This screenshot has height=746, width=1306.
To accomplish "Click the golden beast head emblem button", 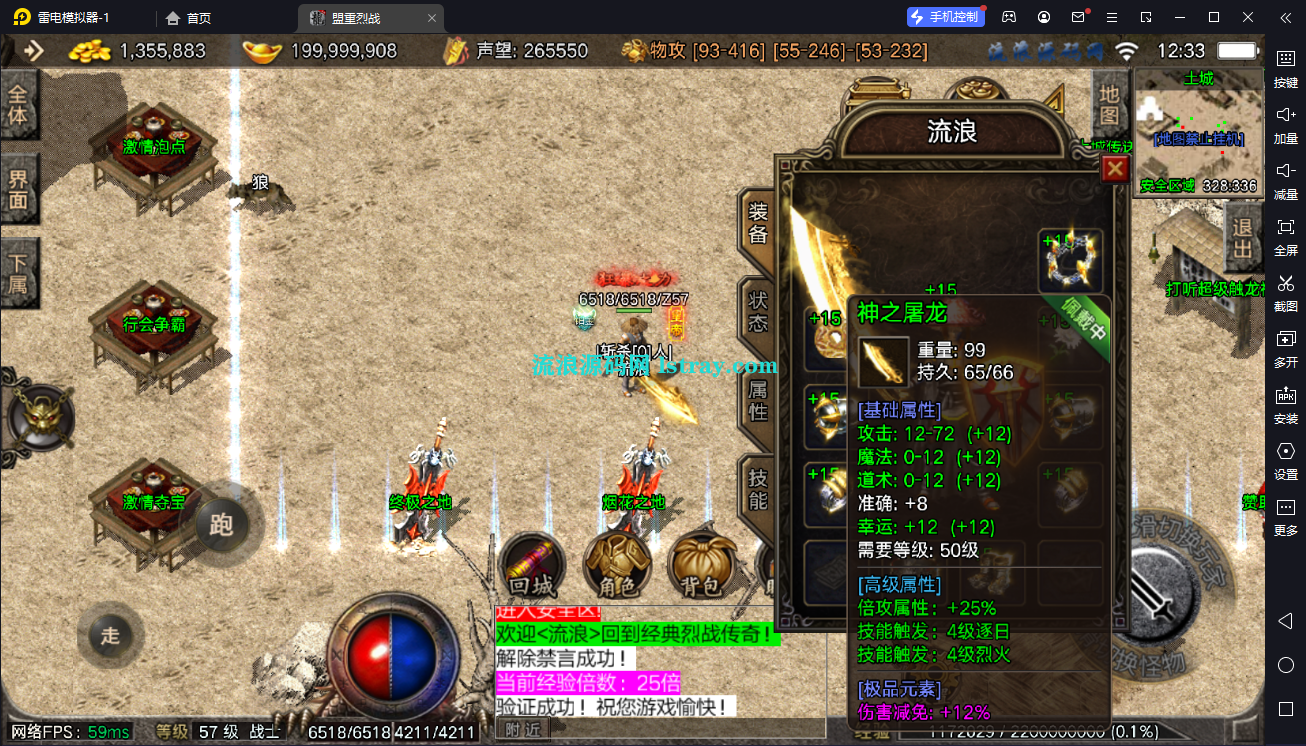I will click(40, 416).
